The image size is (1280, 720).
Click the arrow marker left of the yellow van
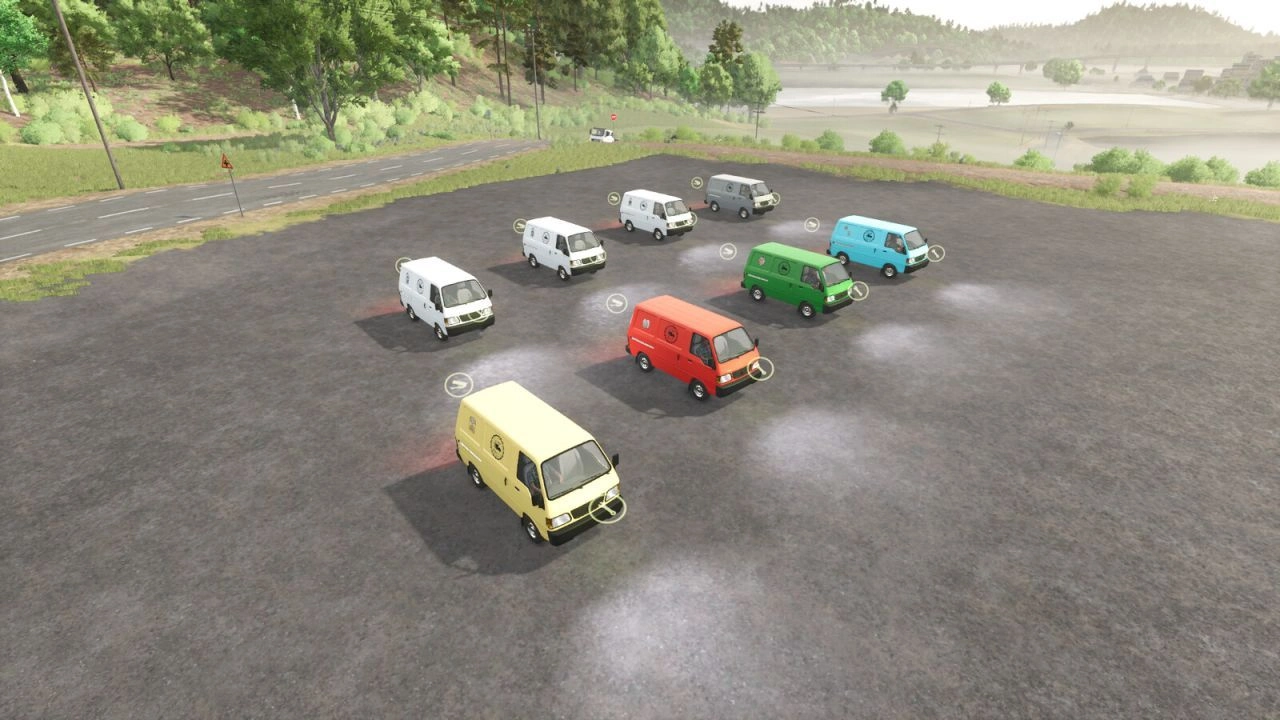459,383
